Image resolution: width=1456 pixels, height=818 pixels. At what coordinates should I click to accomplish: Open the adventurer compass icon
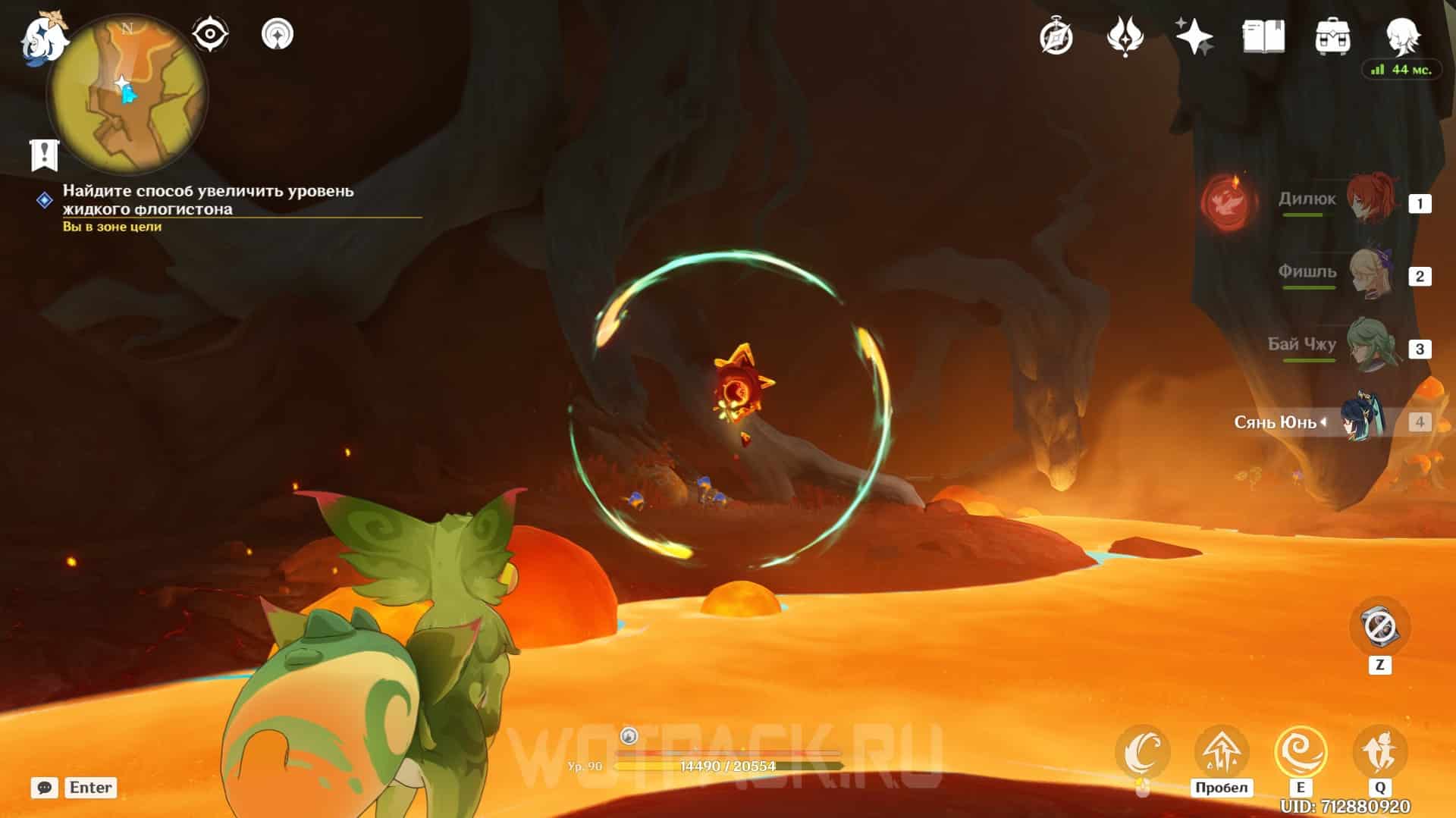coord(1056,36)
